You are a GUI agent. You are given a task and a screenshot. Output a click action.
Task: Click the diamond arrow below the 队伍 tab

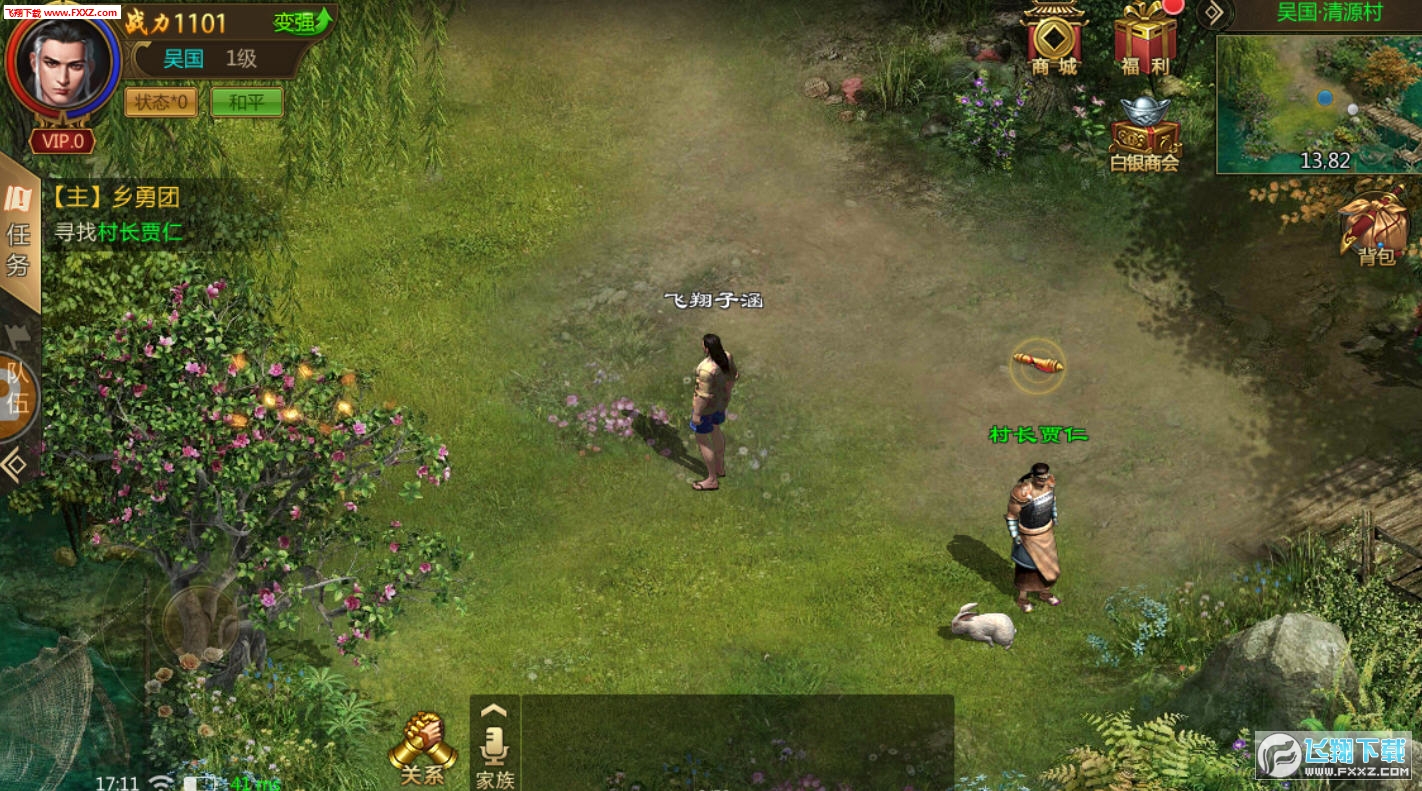click(x=15, y=465)
